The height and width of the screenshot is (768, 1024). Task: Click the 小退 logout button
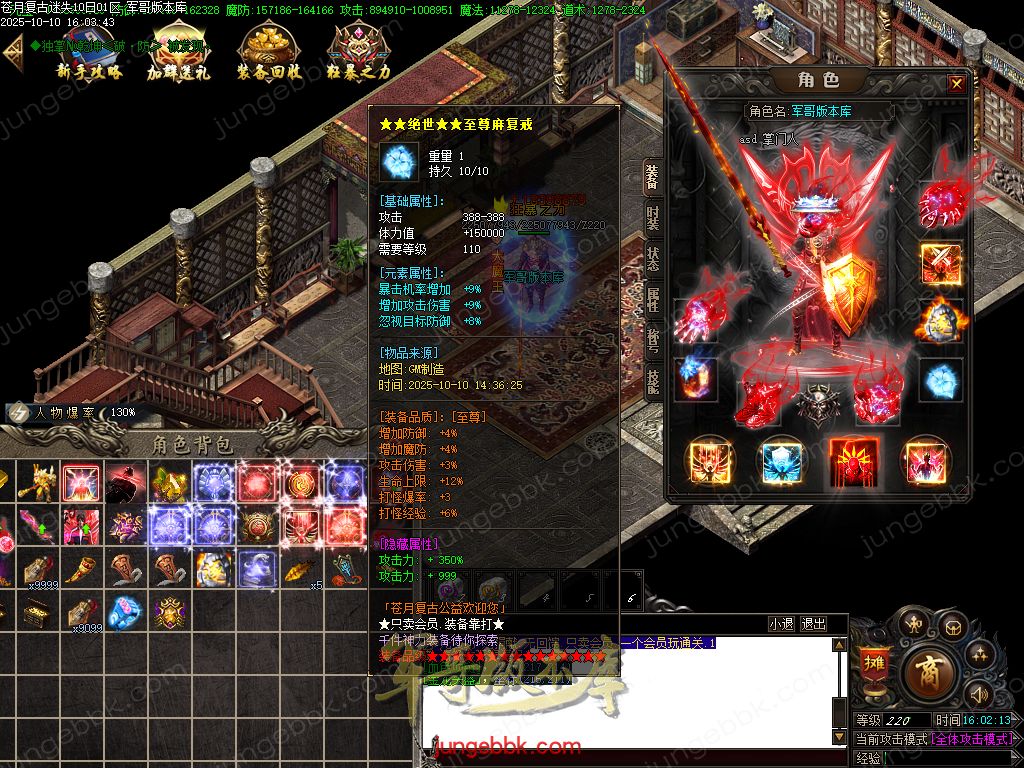click(x=781, y=624)
